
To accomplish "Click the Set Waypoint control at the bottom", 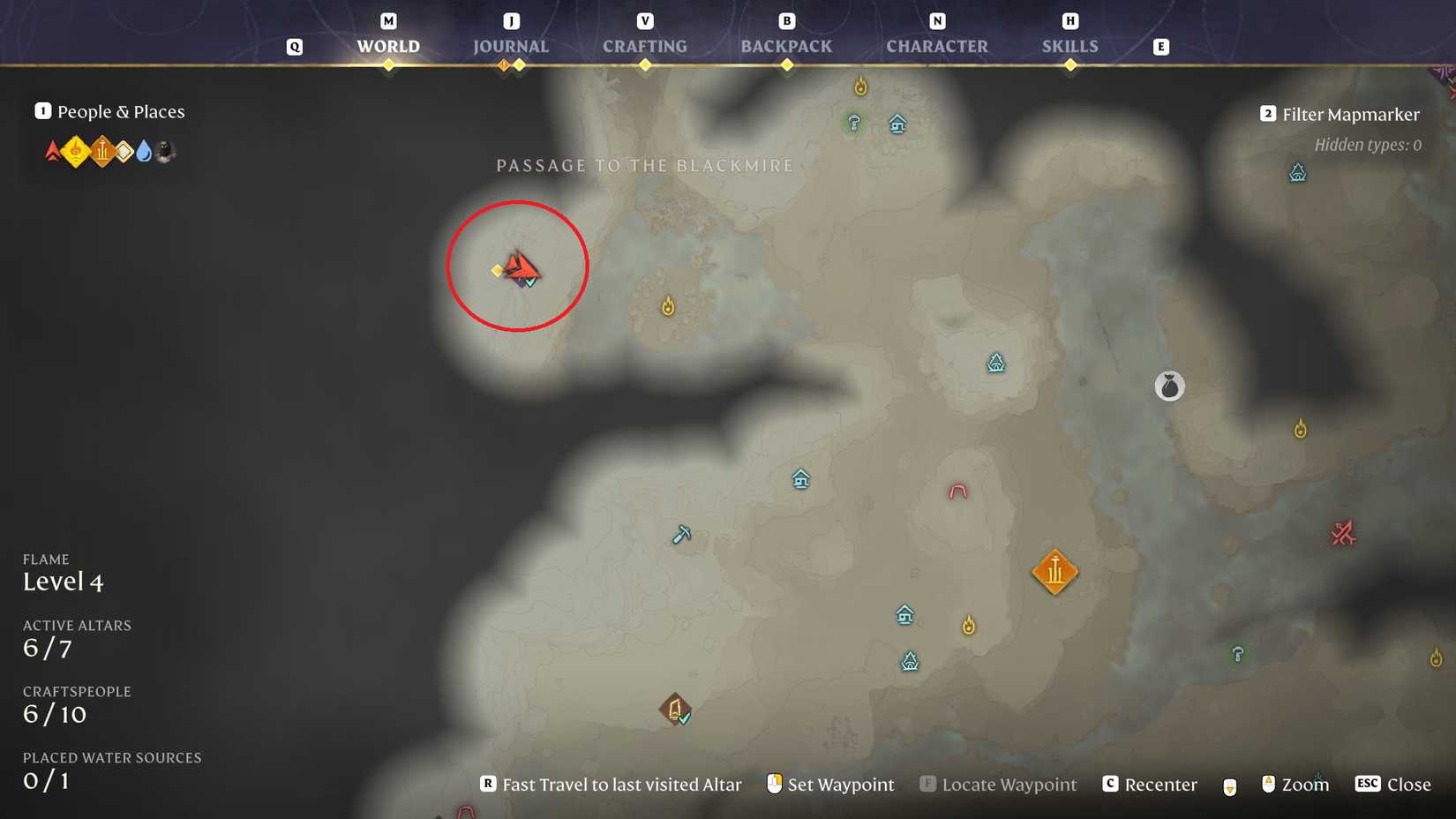I will pos(840,784).
